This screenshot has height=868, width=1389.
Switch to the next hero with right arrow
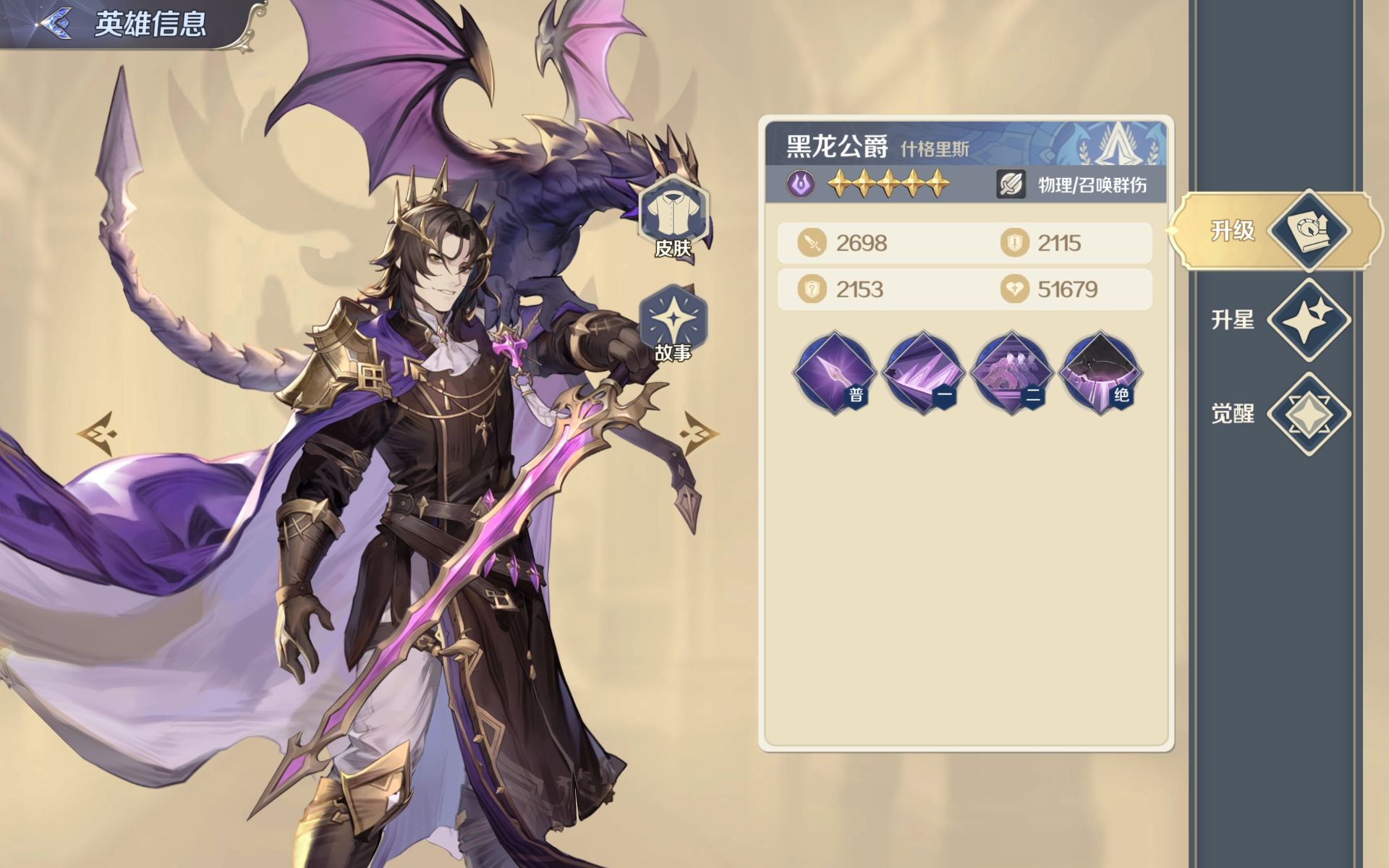point(698,433)
